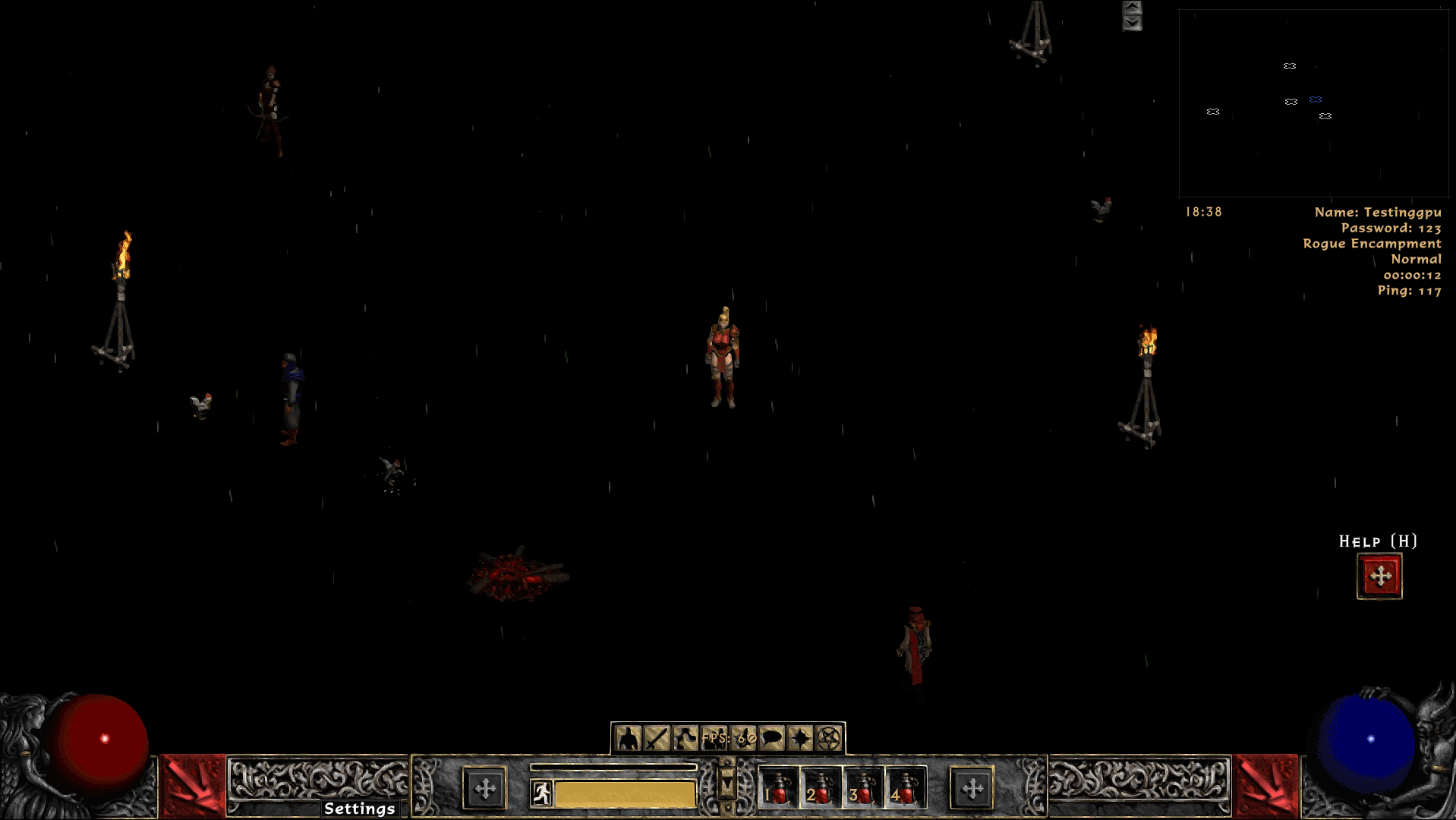The height and width of the screenshot is (820, 1456).
Task: Open the Settings label on the bottom bar
Action: (359, 809)
